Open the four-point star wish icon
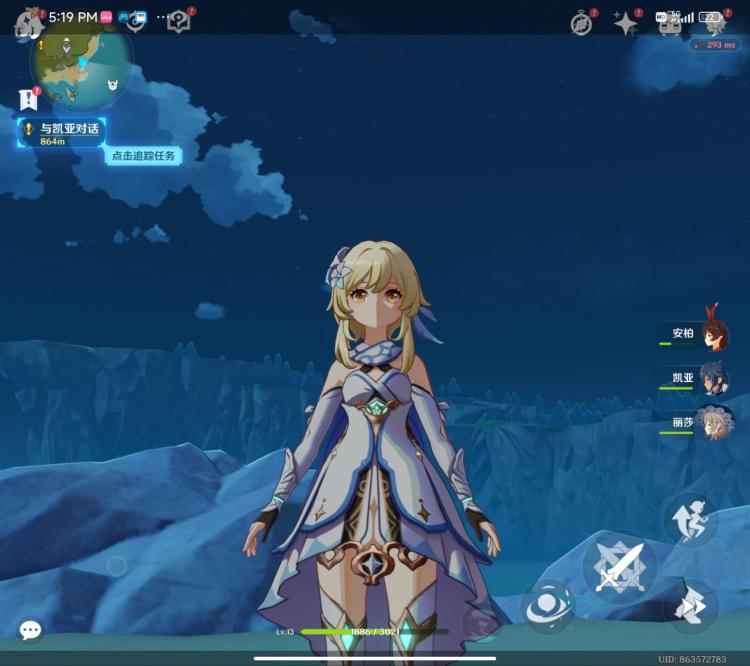Image resolution: width=750 pixels, height=666 pixels. (x=626, y=24)
